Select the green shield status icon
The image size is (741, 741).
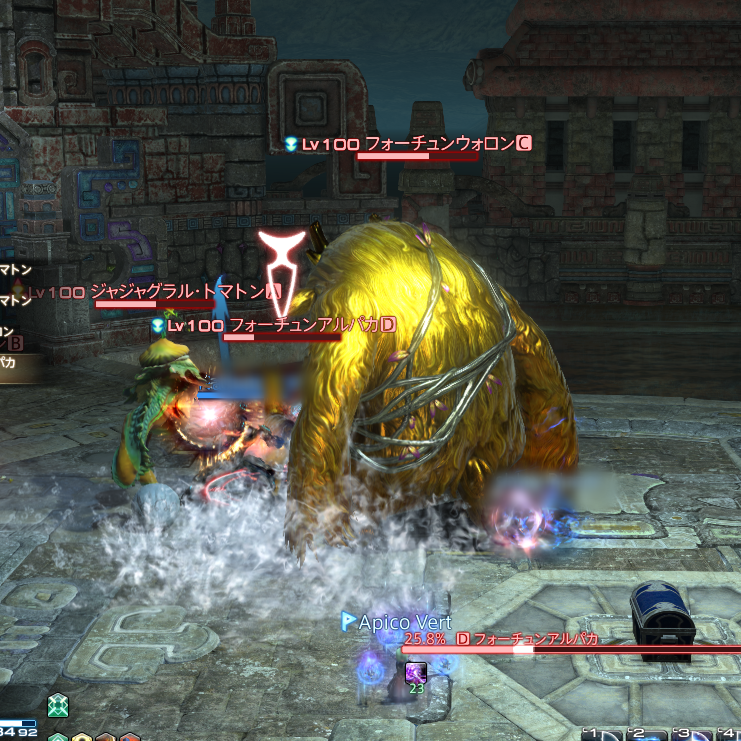tap(60, 705)
